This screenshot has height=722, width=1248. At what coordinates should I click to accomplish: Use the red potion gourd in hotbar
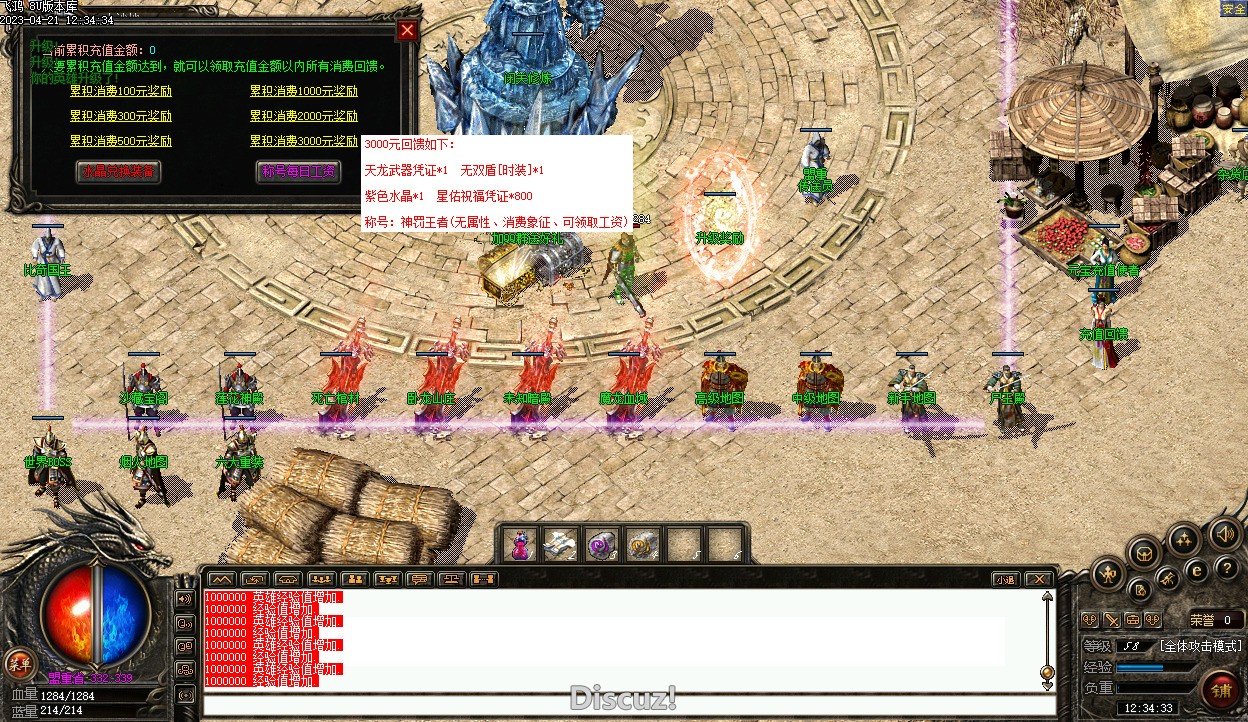coord(520,546)
